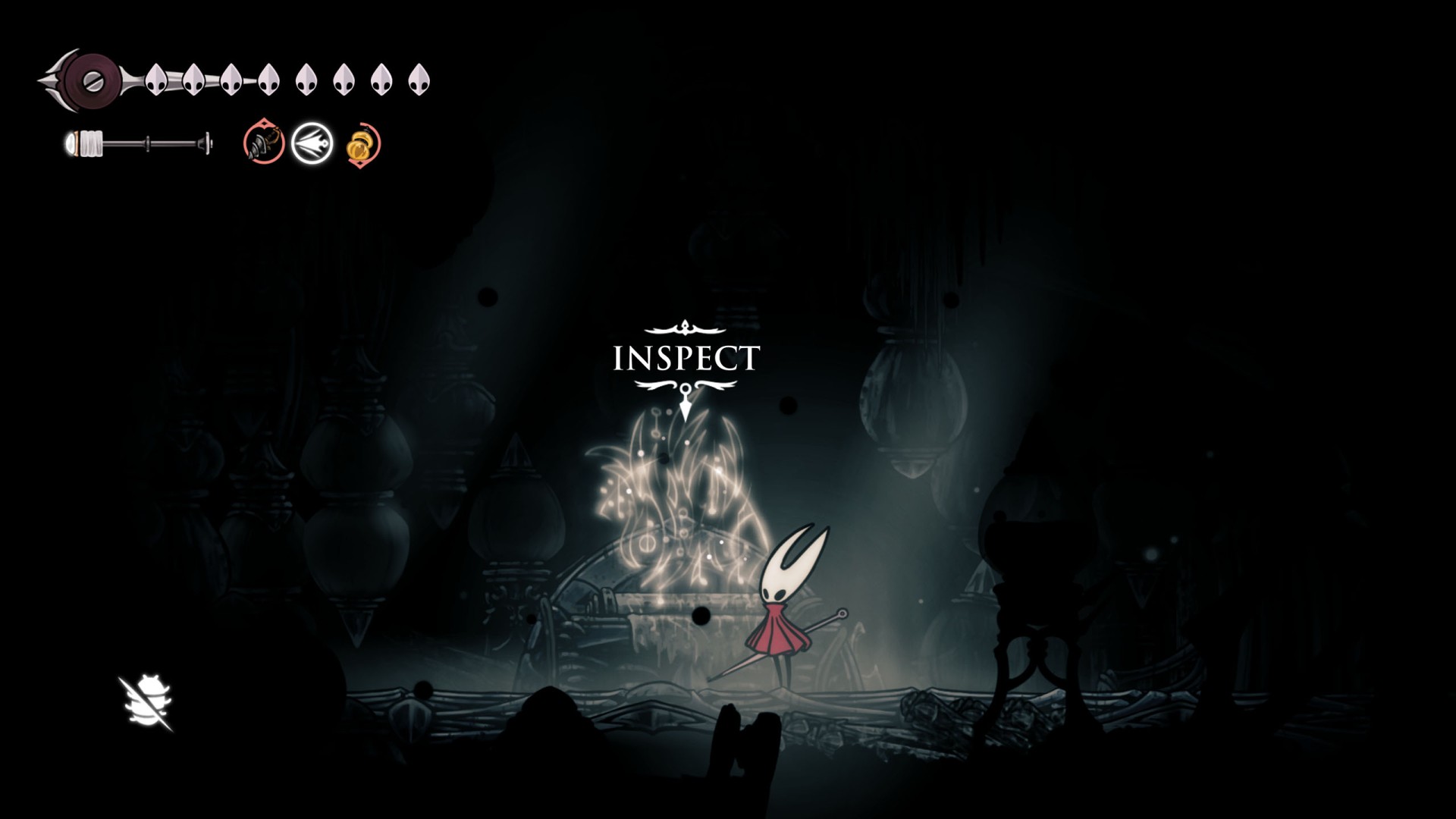Click the crossed-out bug icon

(x=146, y=703)
